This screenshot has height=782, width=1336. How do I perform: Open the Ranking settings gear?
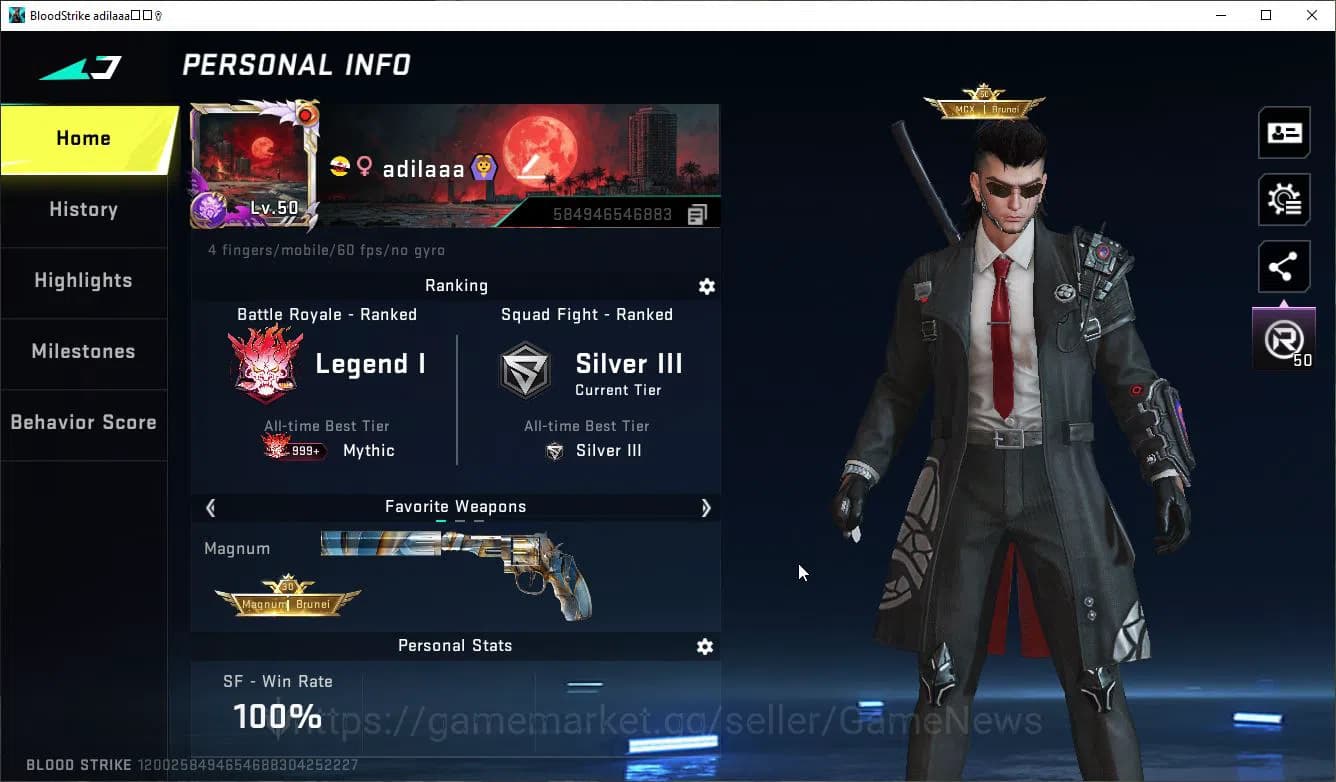pos(706,286)
